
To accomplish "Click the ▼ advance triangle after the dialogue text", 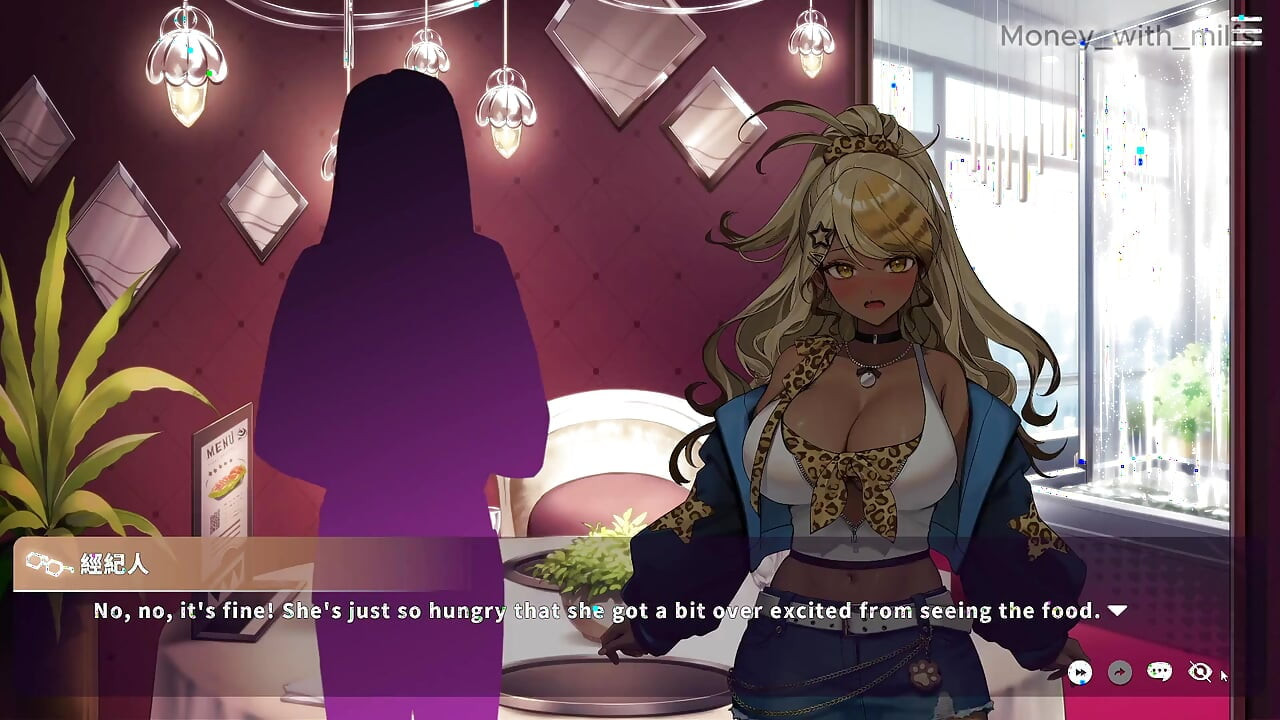I will pos(1118,610).
